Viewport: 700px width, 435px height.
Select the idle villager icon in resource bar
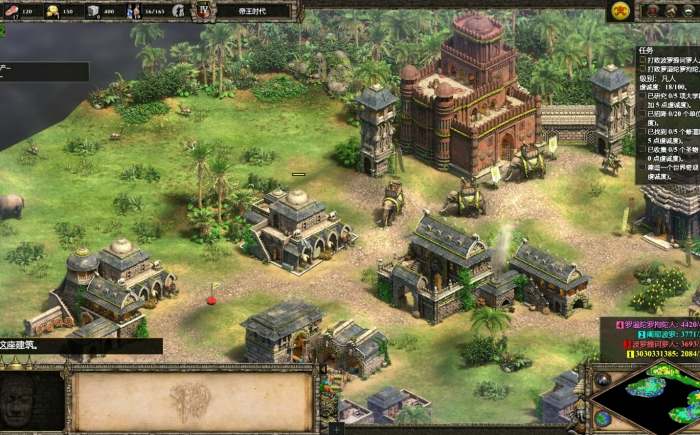pyautogui.click(x=178, y=11)
